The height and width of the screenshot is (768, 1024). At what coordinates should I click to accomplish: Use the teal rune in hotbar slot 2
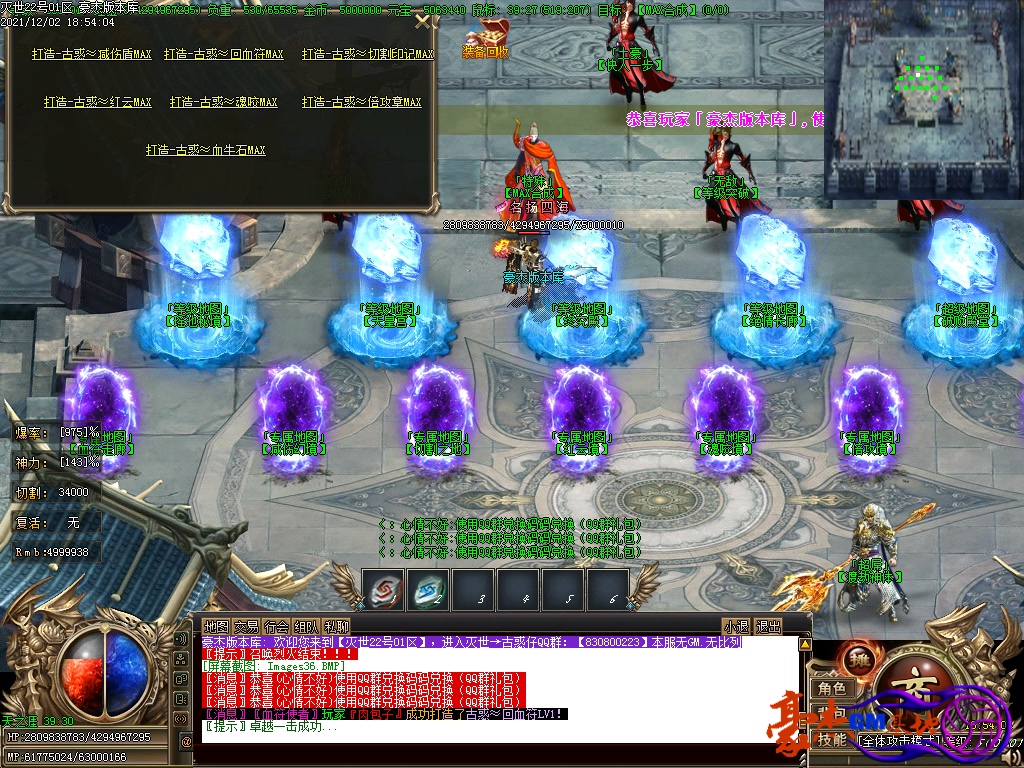point(428,589)
